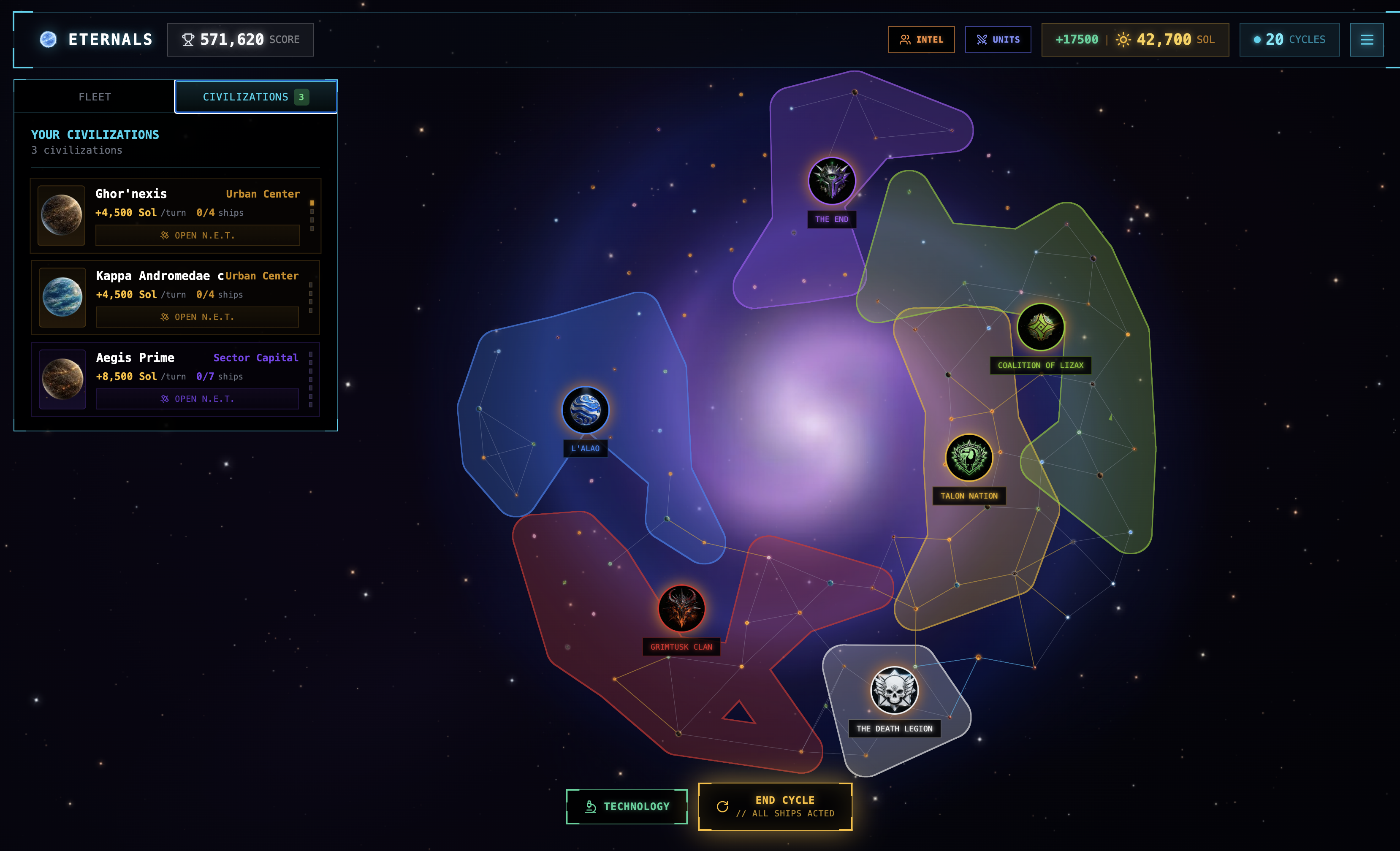
Task: Click the Eternals faction name header
Action: 110,40
